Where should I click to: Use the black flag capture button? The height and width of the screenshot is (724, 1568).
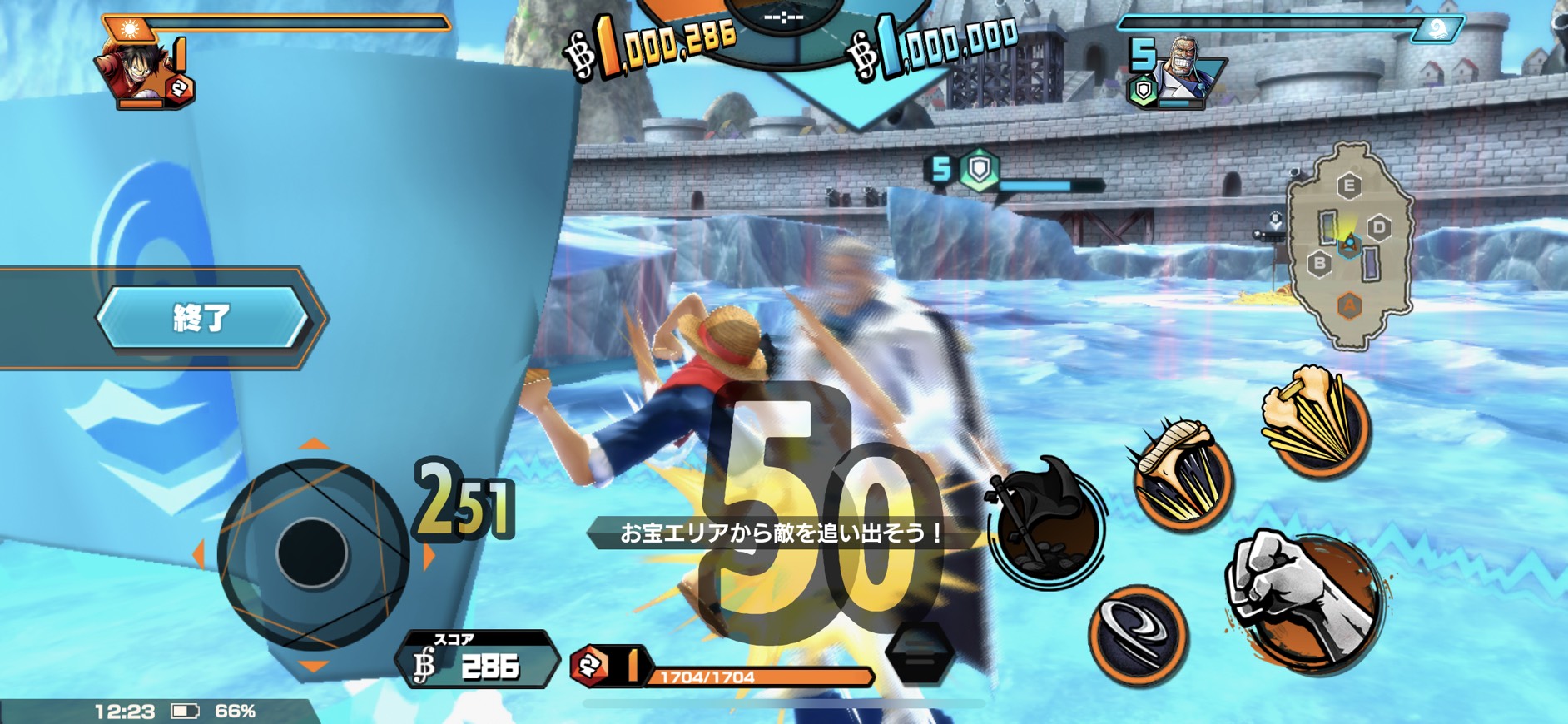click(1046, 523)
